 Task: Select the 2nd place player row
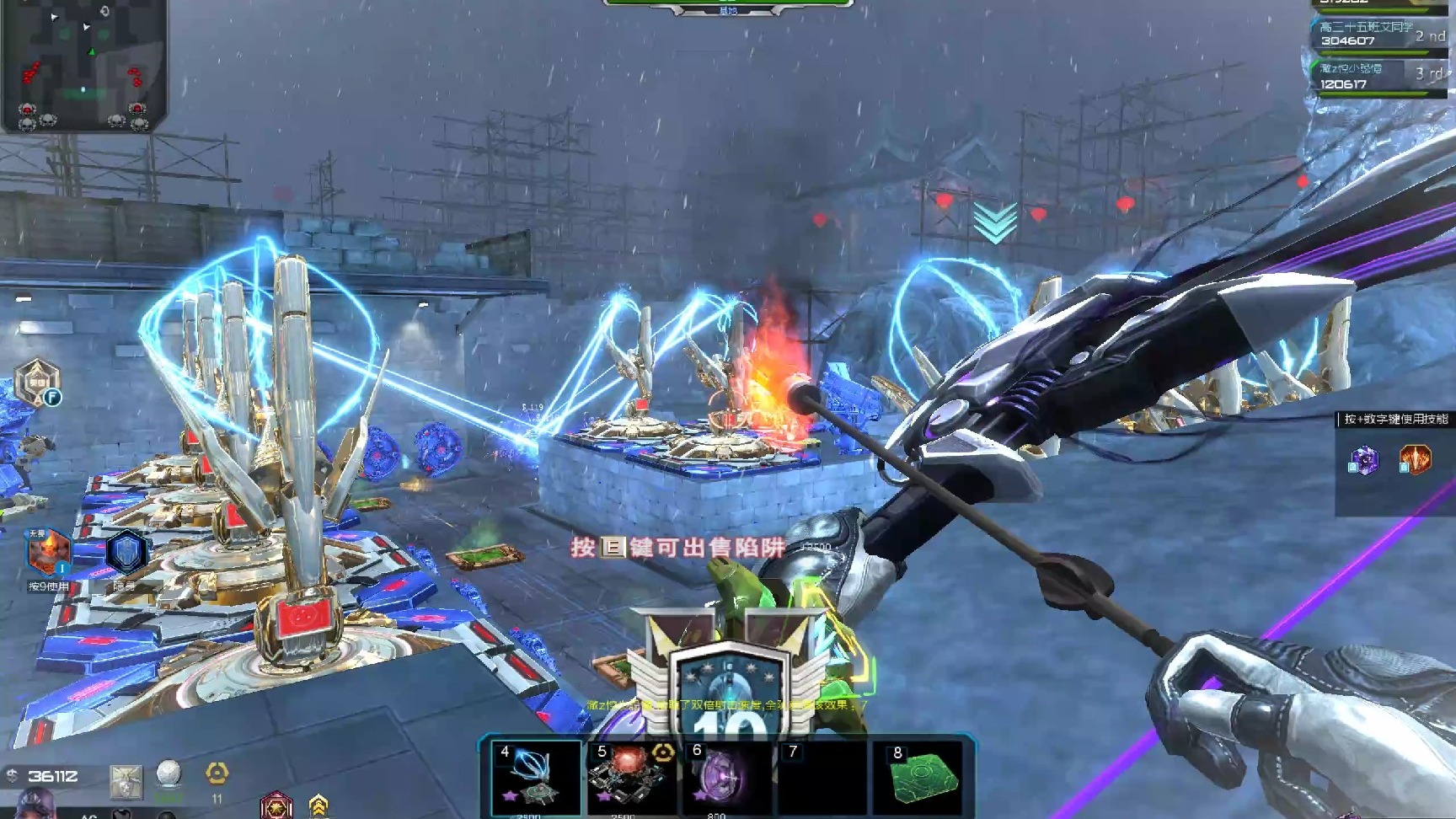1379,35
